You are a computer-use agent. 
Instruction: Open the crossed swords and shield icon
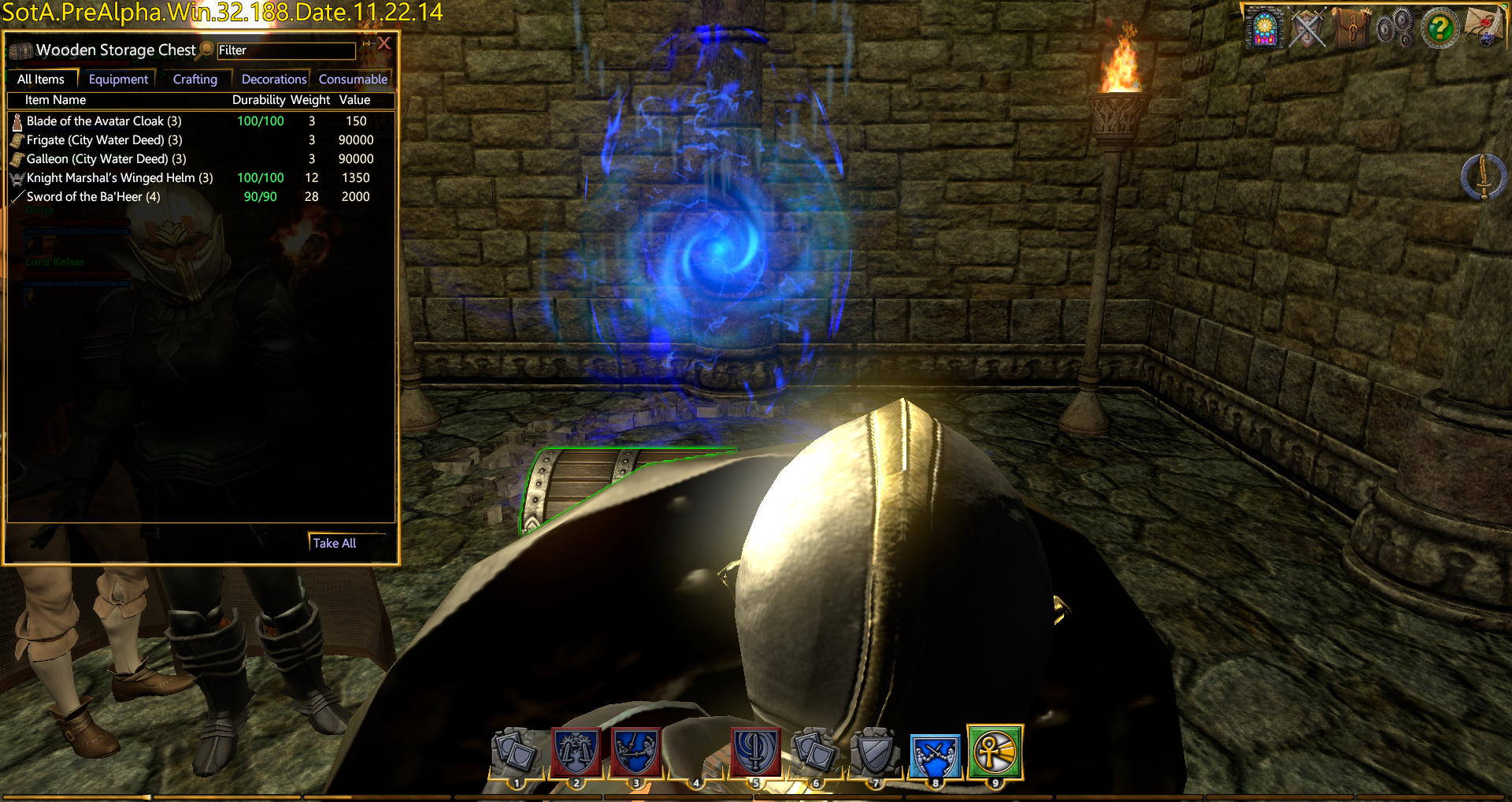coord(1308,29)
